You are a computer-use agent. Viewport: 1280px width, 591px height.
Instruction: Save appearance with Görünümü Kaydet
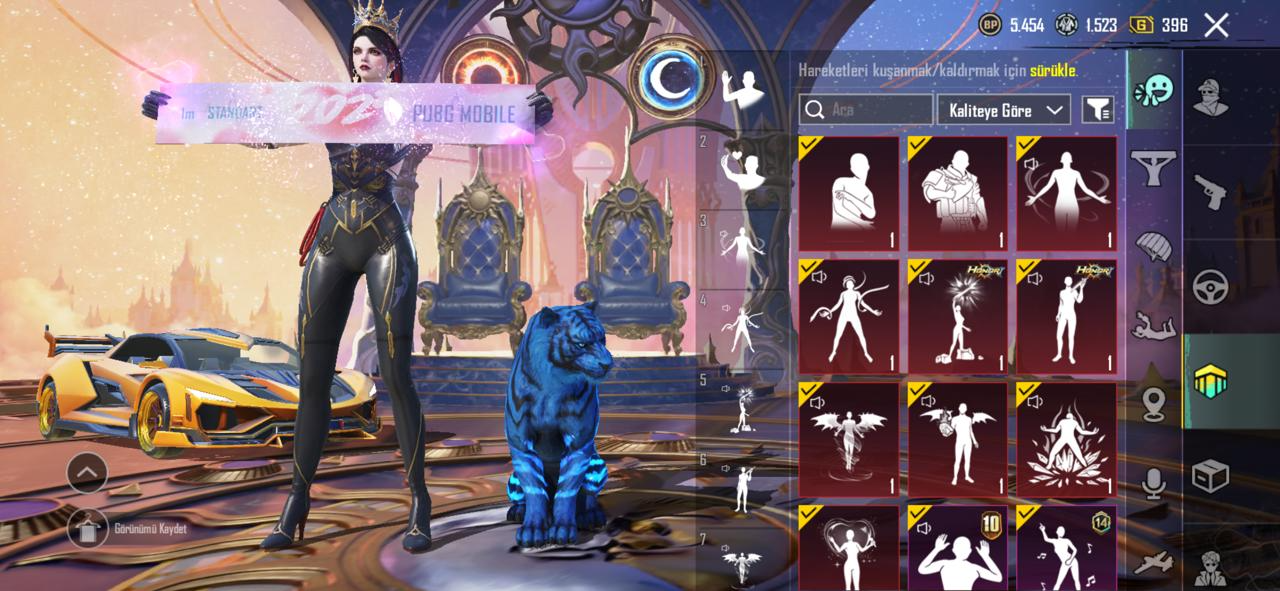(x=88, y=528)
